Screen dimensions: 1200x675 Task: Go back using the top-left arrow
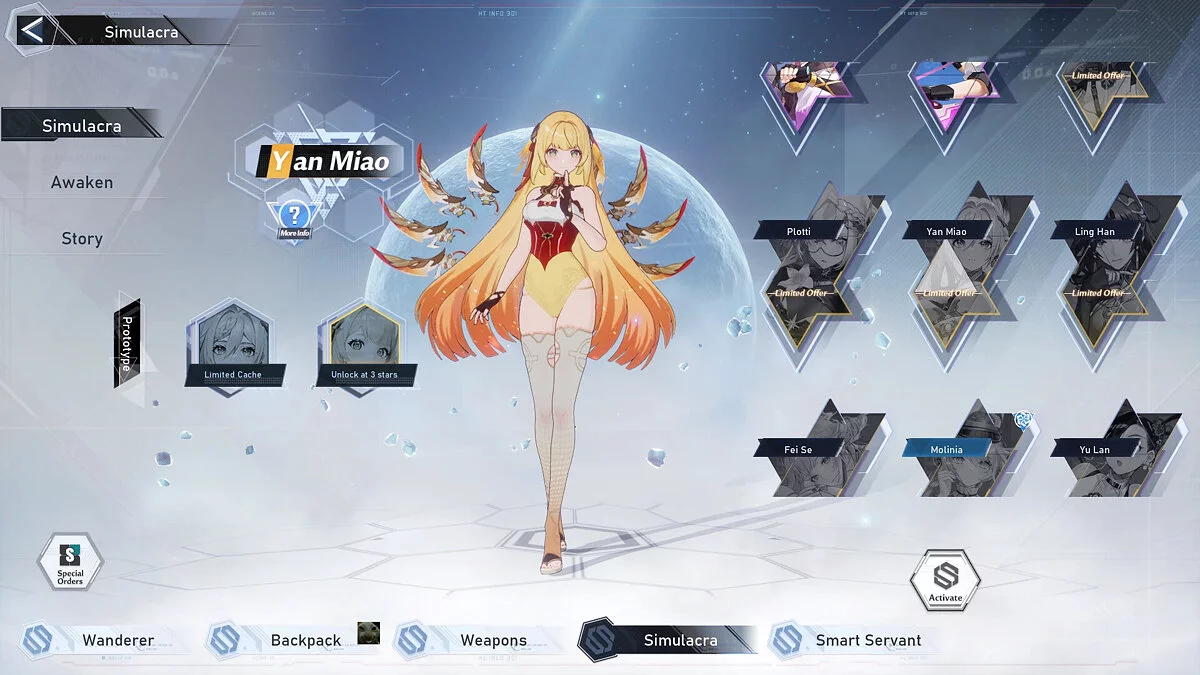pos(32,31)
